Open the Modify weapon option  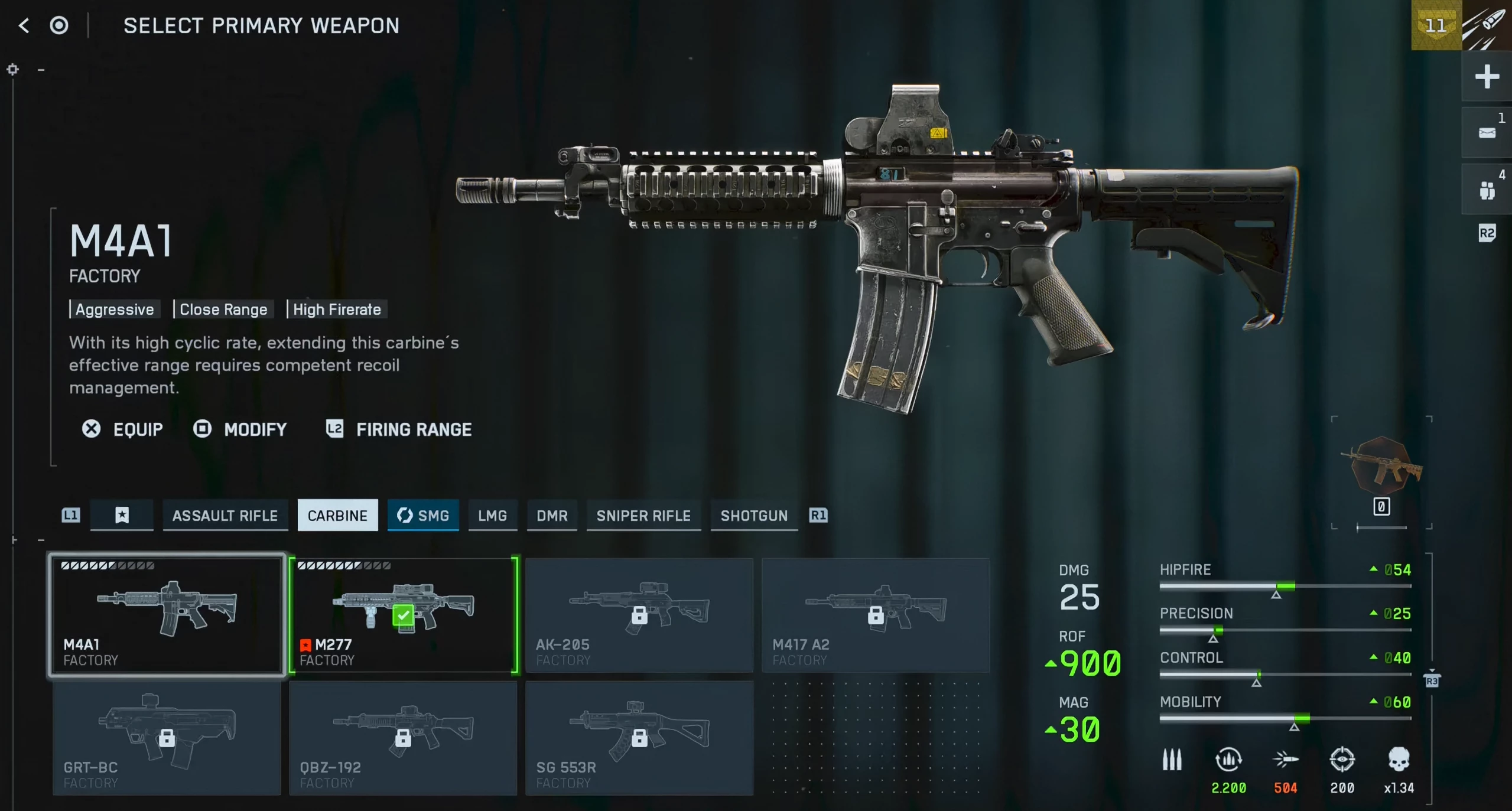(x=240, y=429)
